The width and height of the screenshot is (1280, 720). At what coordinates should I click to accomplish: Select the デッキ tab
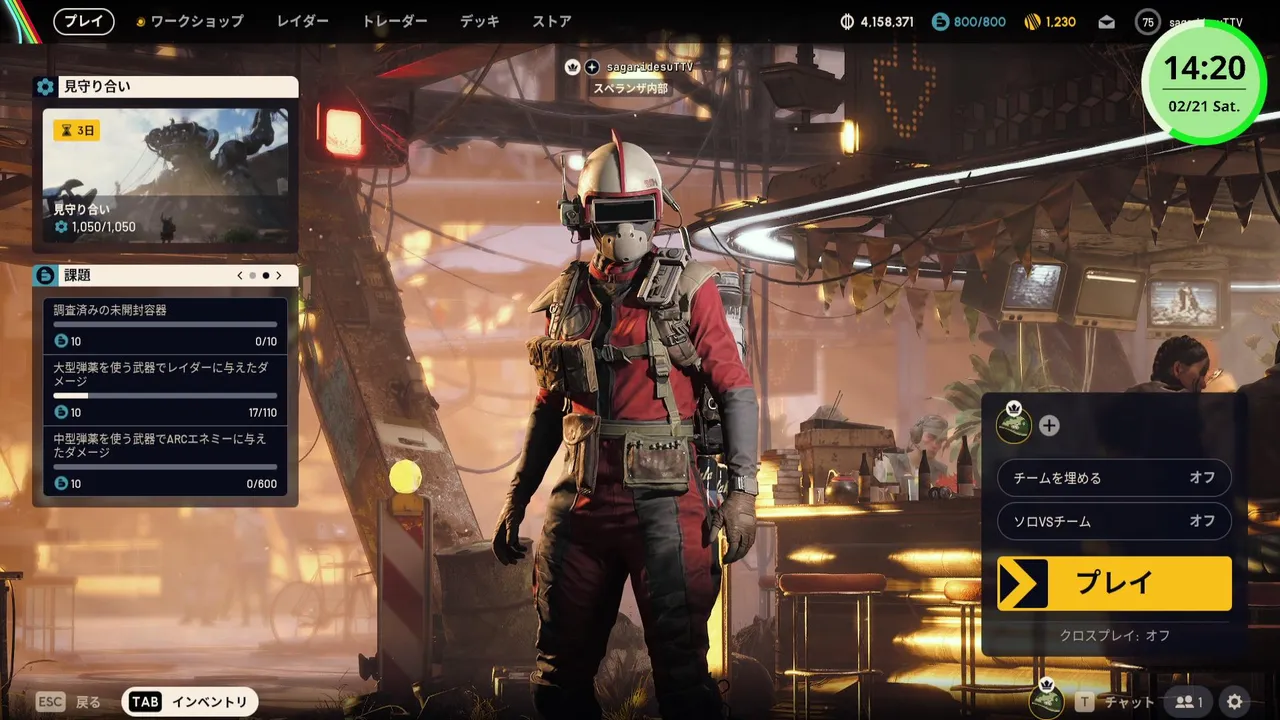[x=479, y=21]
